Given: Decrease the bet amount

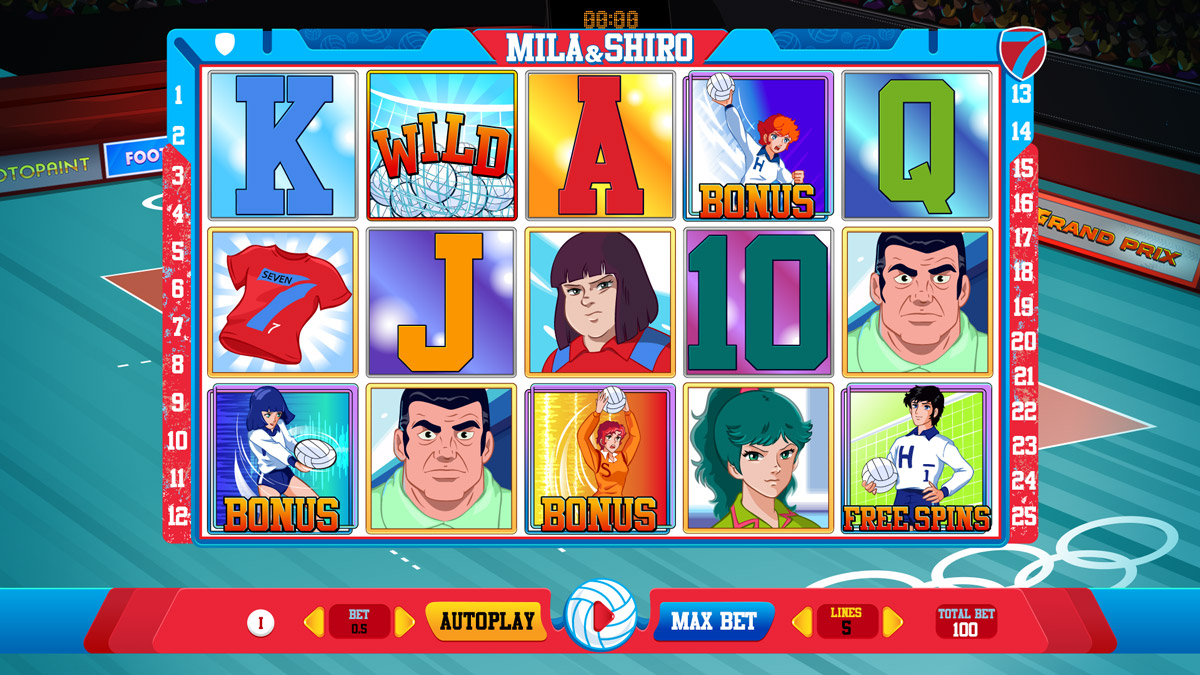Looking at the screenshot, I should click(x=314, y=622).
